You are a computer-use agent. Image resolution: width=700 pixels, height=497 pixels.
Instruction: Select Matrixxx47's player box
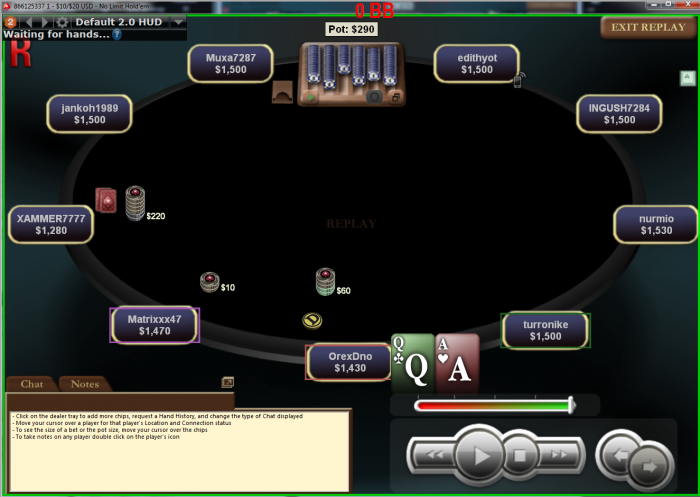tap(154, 325)
